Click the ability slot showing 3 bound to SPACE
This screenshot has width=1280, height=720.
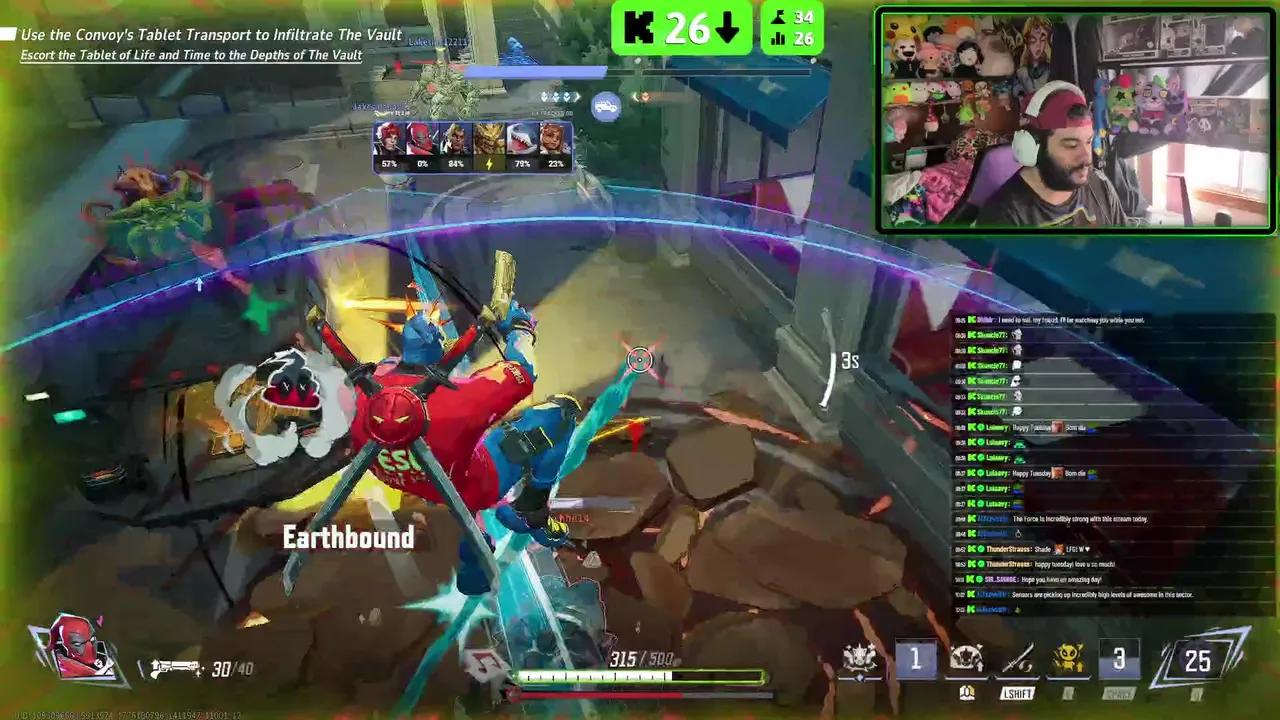[1119, 658]
